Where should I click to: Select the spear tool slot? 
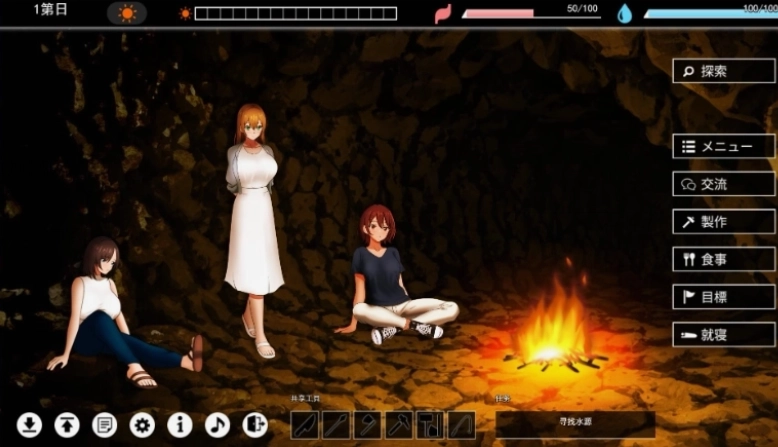(336, 425)
